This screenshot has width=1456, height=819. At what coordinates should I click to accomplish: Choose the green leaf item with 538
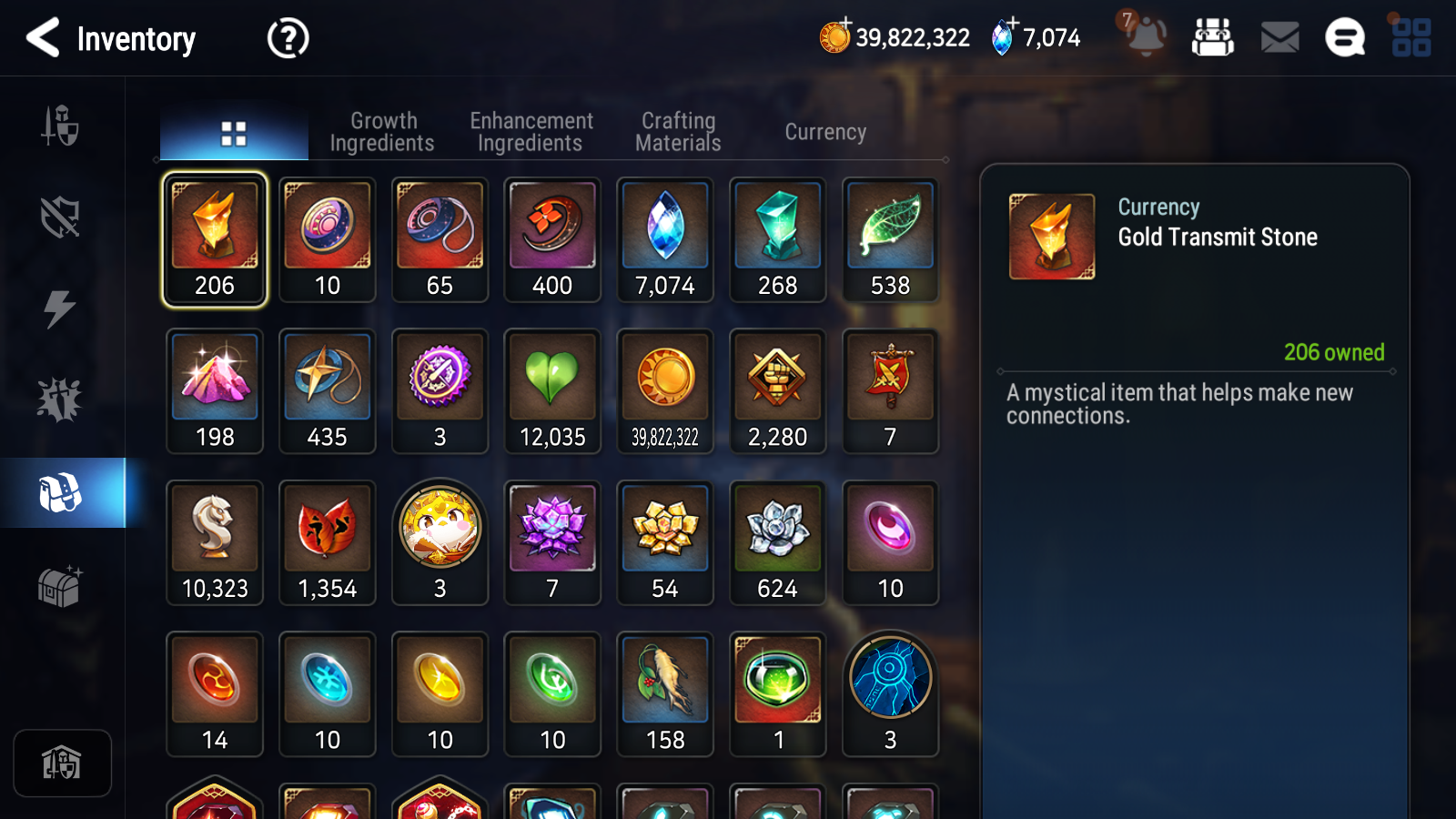[x=890, y=240]
